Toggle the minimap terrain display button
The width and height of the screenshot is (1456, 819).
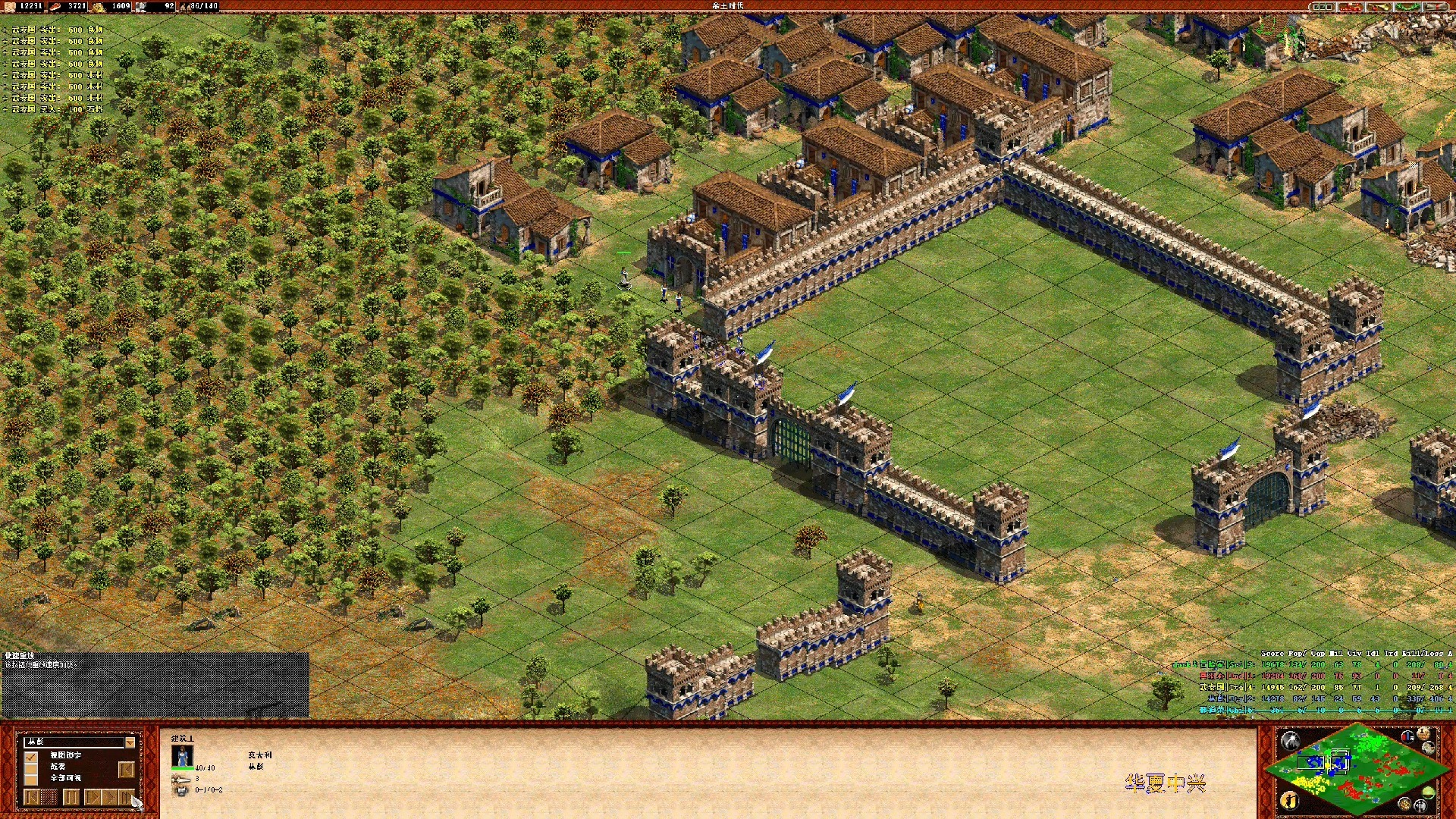pos(1429,792)
